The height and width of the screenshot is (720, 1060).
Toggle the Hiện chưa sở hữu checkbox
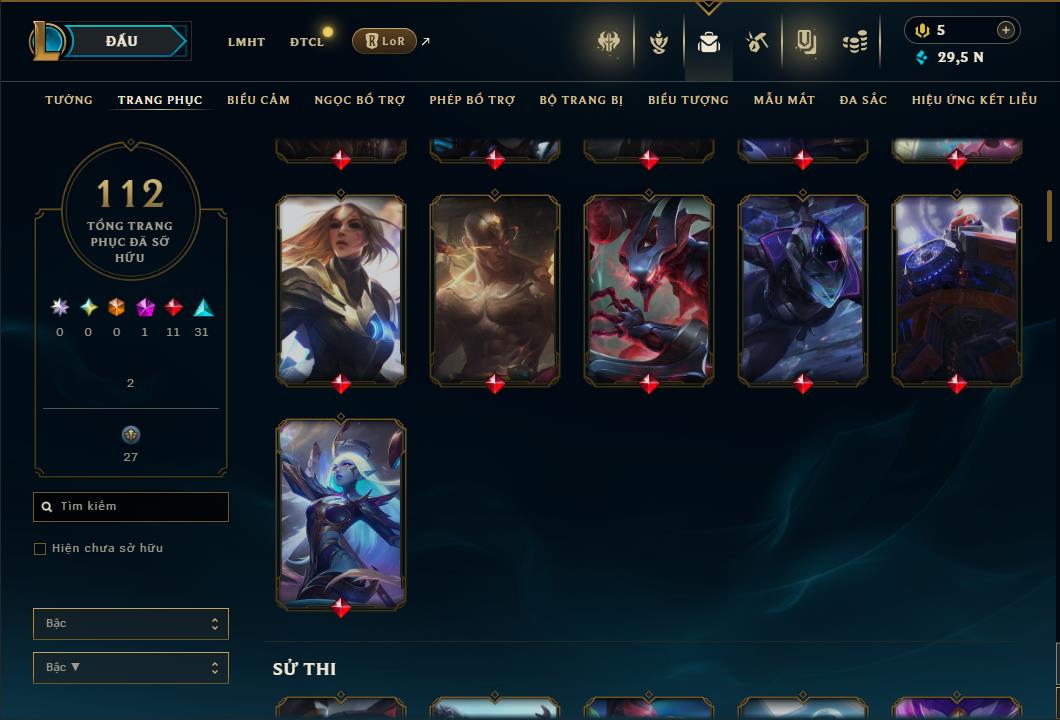coord(40,549)
